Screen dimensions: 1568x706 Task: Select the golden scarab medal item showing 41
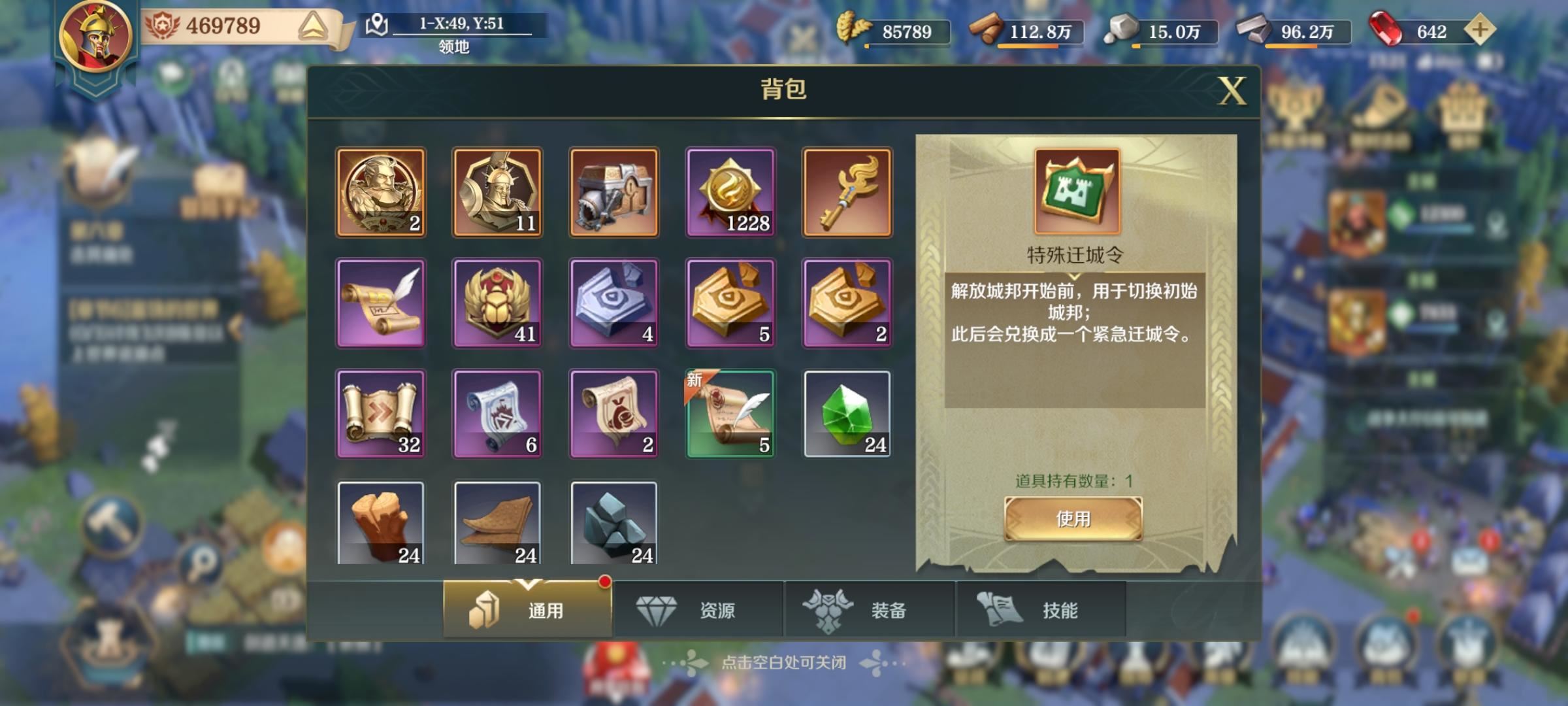click(x=497, y=303)
